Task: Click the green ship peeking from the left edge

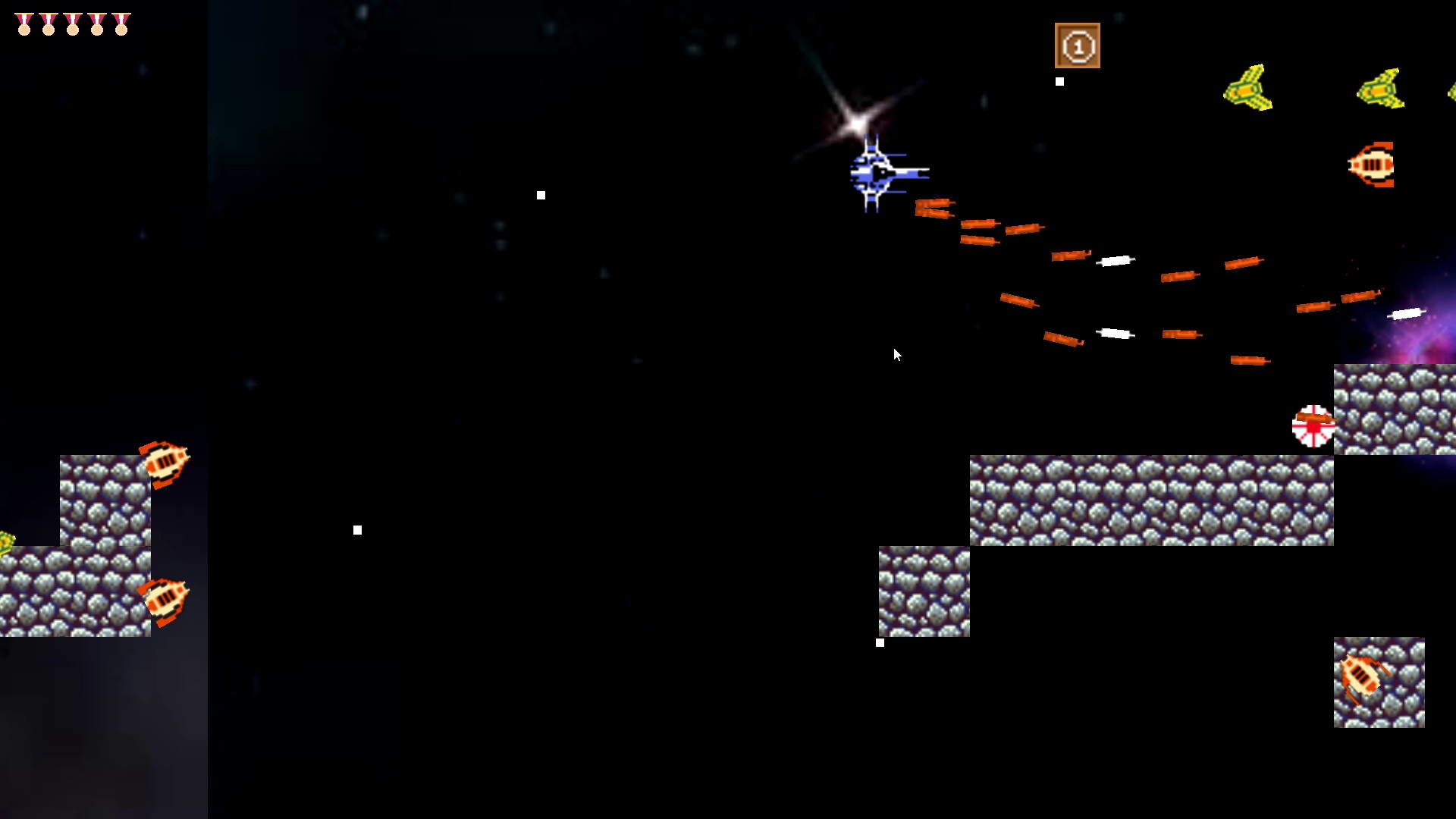Action: click(6, 540)
